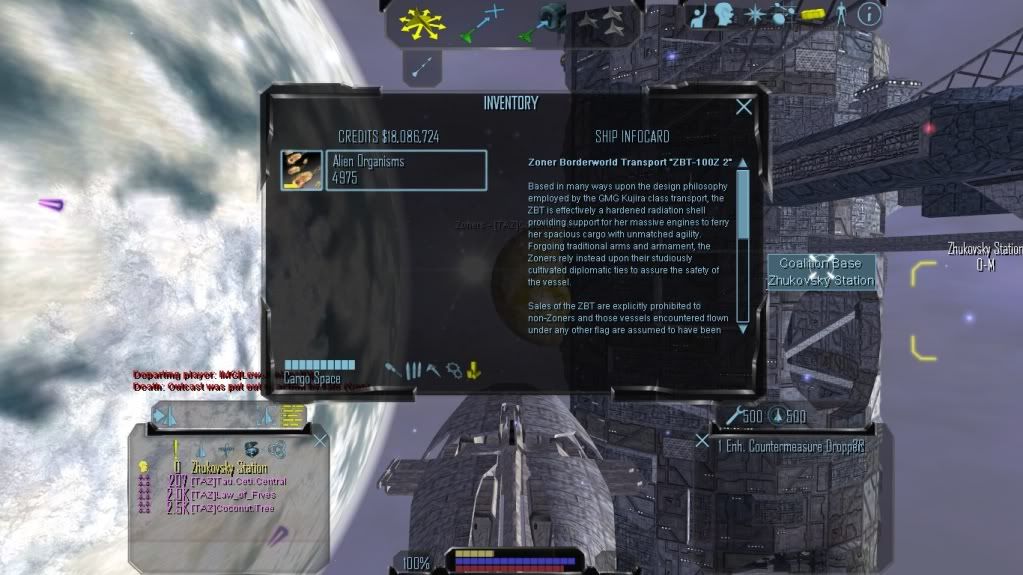Open the yellow inventory cargo crate icon
1023x575 pixels.
coord(812,13)
